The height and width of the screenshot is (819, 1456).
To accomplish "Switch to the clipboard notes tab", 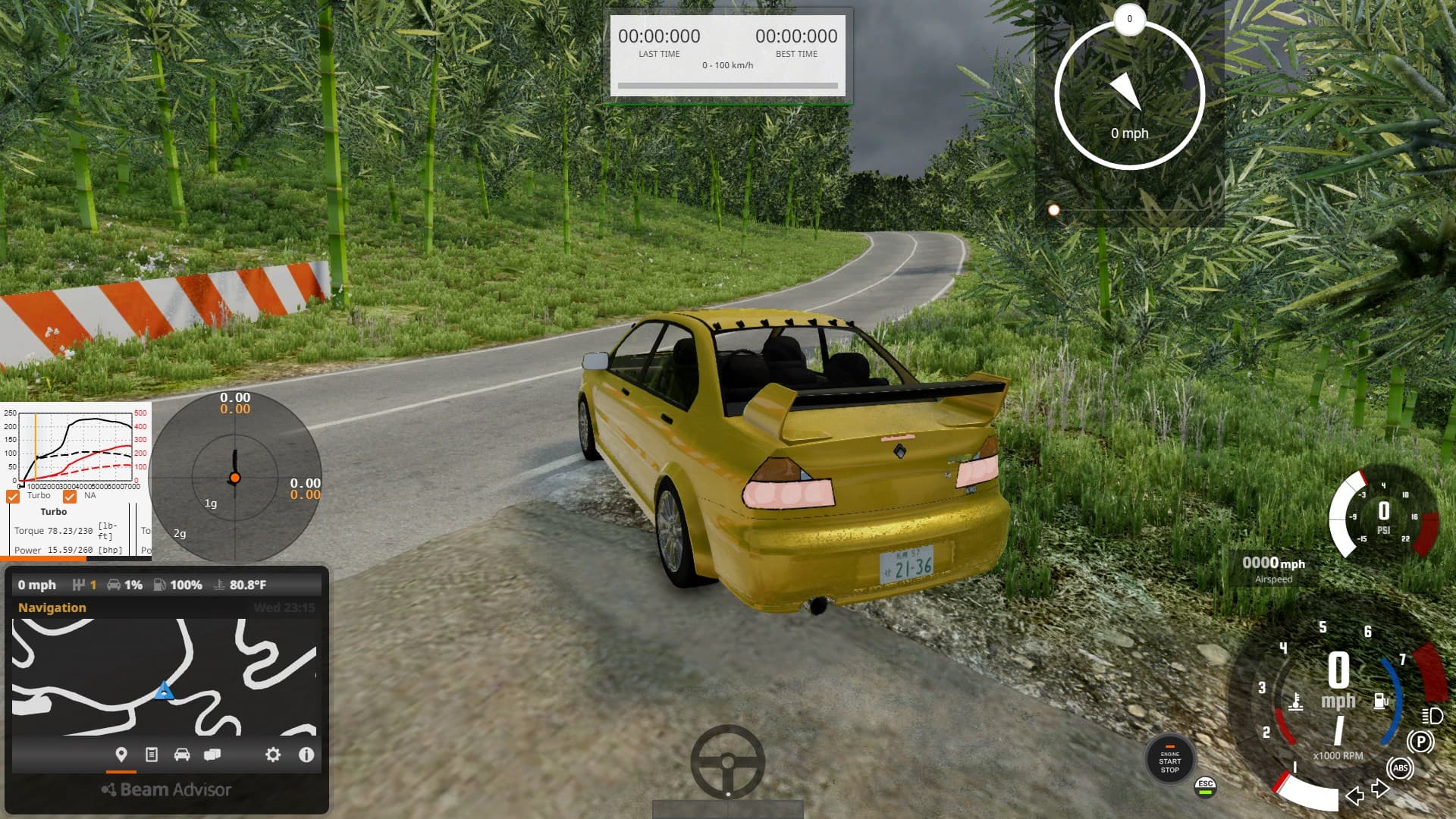I will click(152, 755).
